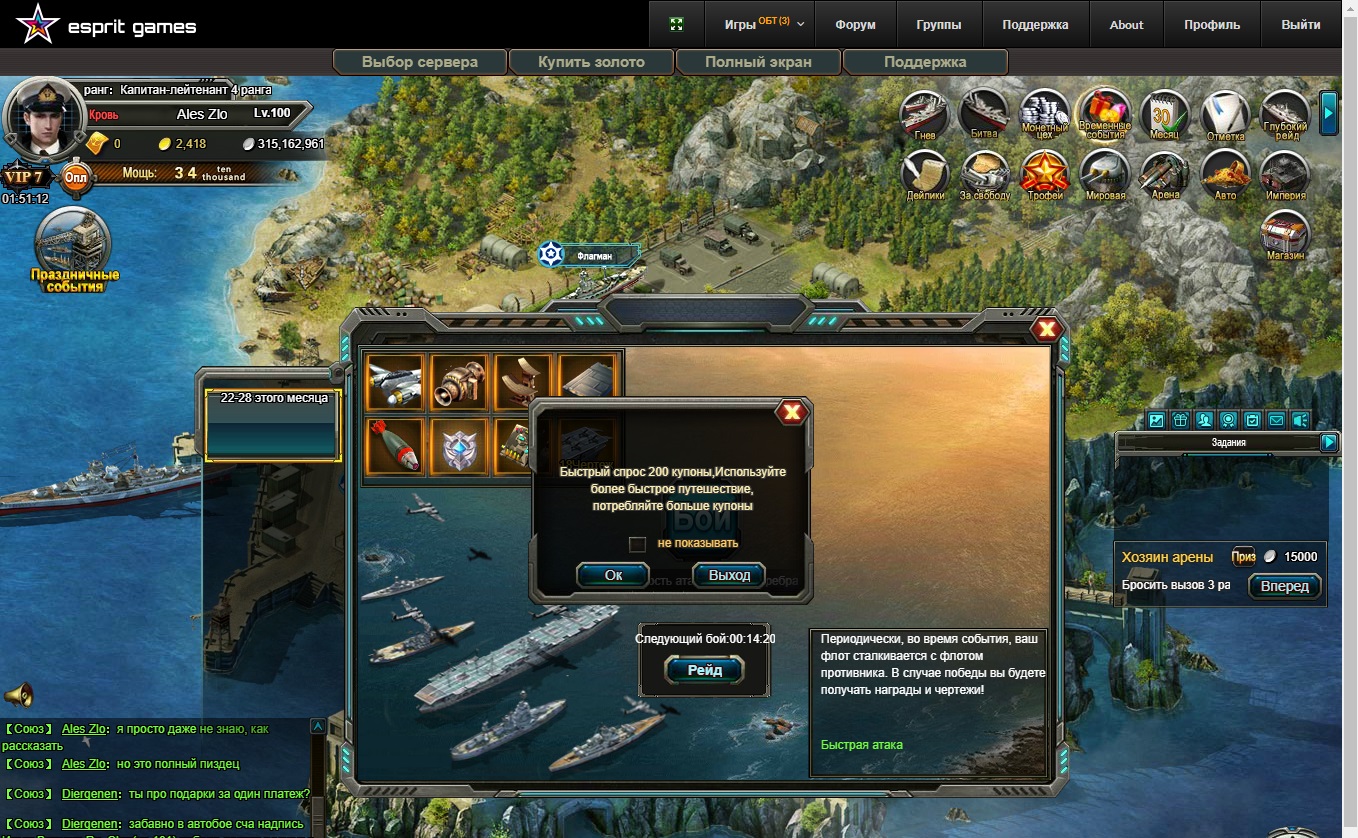Open Праздничные события building icon

(74, 250)
